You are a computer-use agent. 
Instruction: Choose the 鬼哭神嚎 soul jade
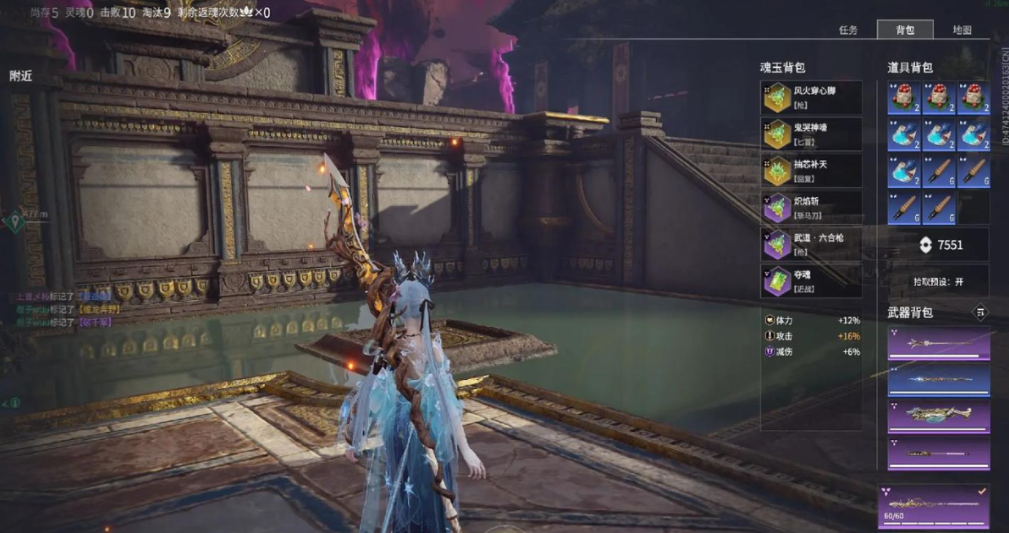coord(811,134)
